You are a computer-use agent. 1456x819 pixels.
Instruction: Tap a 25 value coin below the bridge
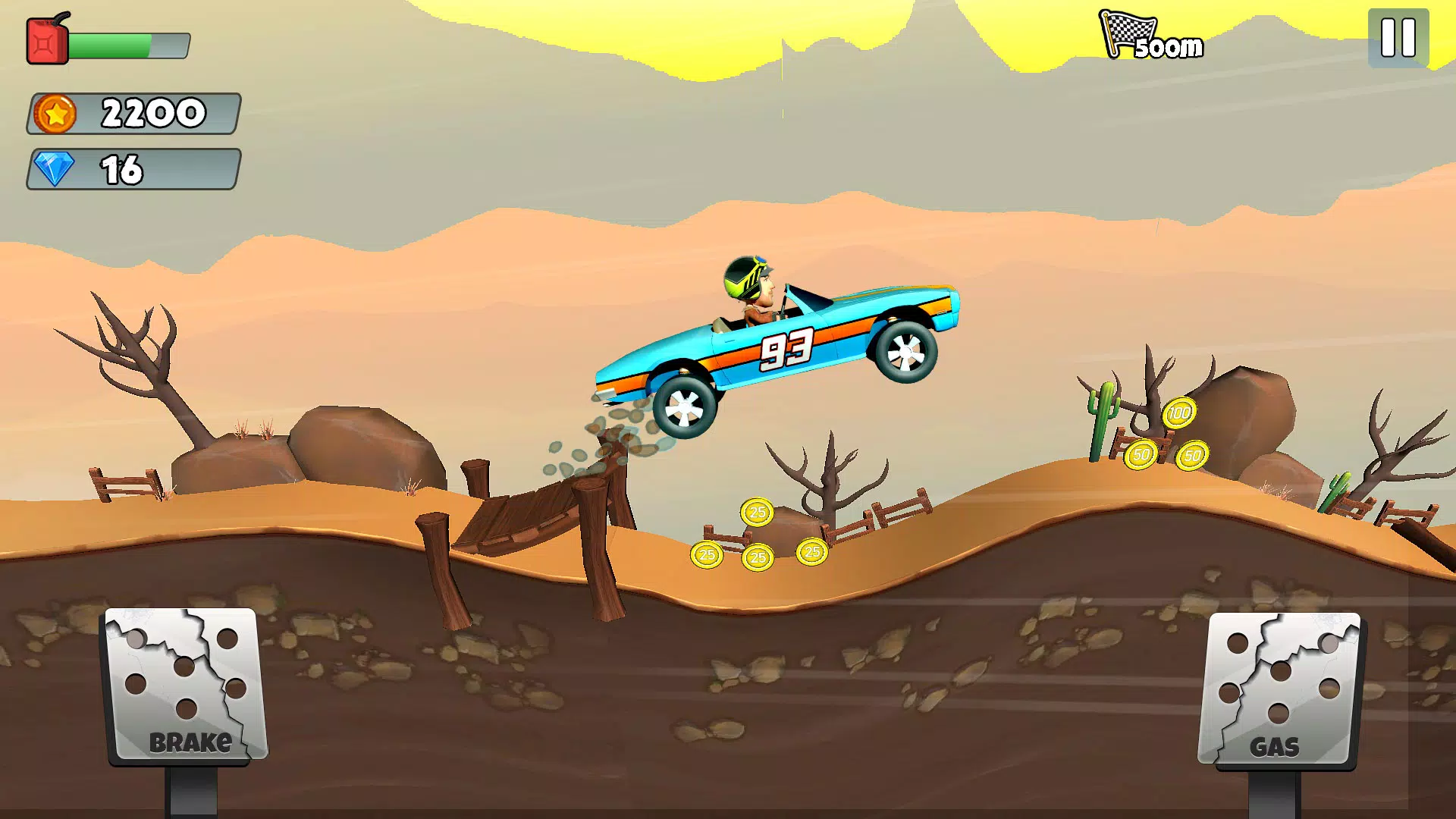[755, 513]
